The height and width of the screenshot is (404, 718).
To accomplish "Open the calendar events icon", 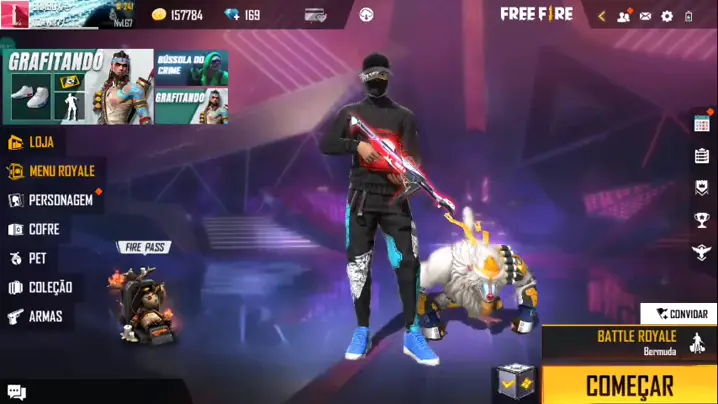I will tap(701, 123).
